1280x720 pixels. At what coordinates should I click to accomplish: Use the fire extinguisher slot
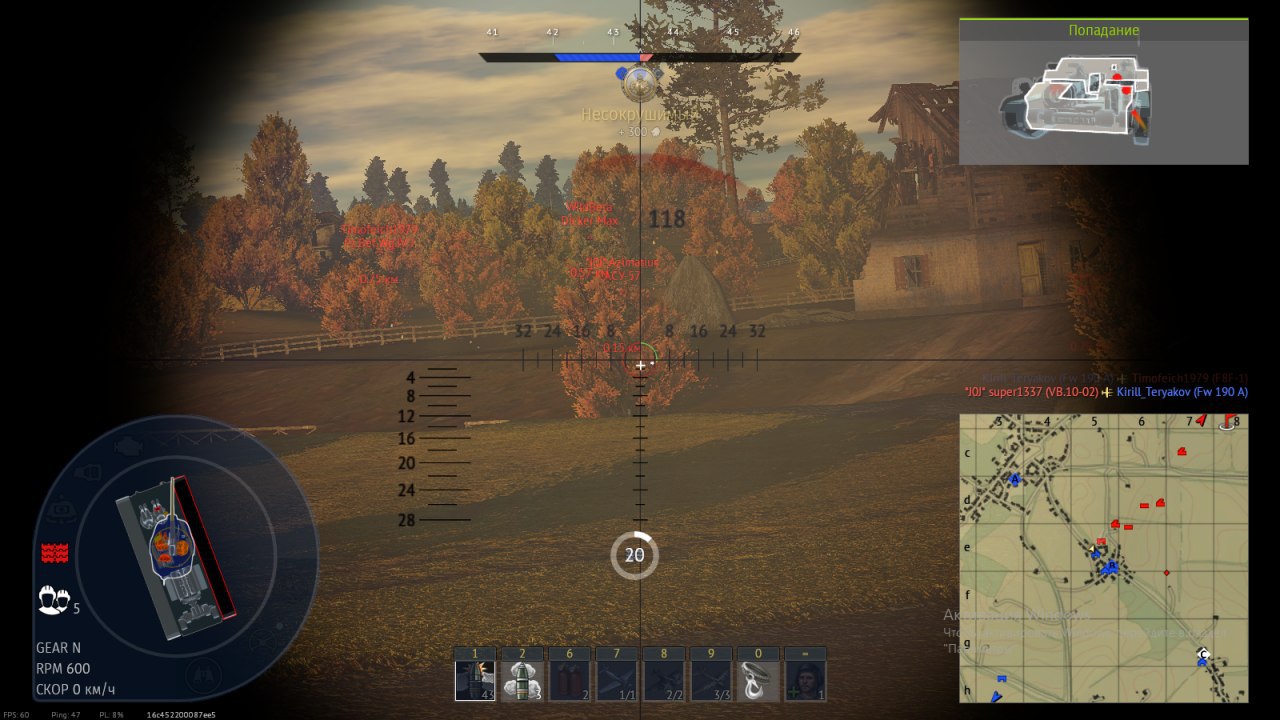[x=569, y=679]
